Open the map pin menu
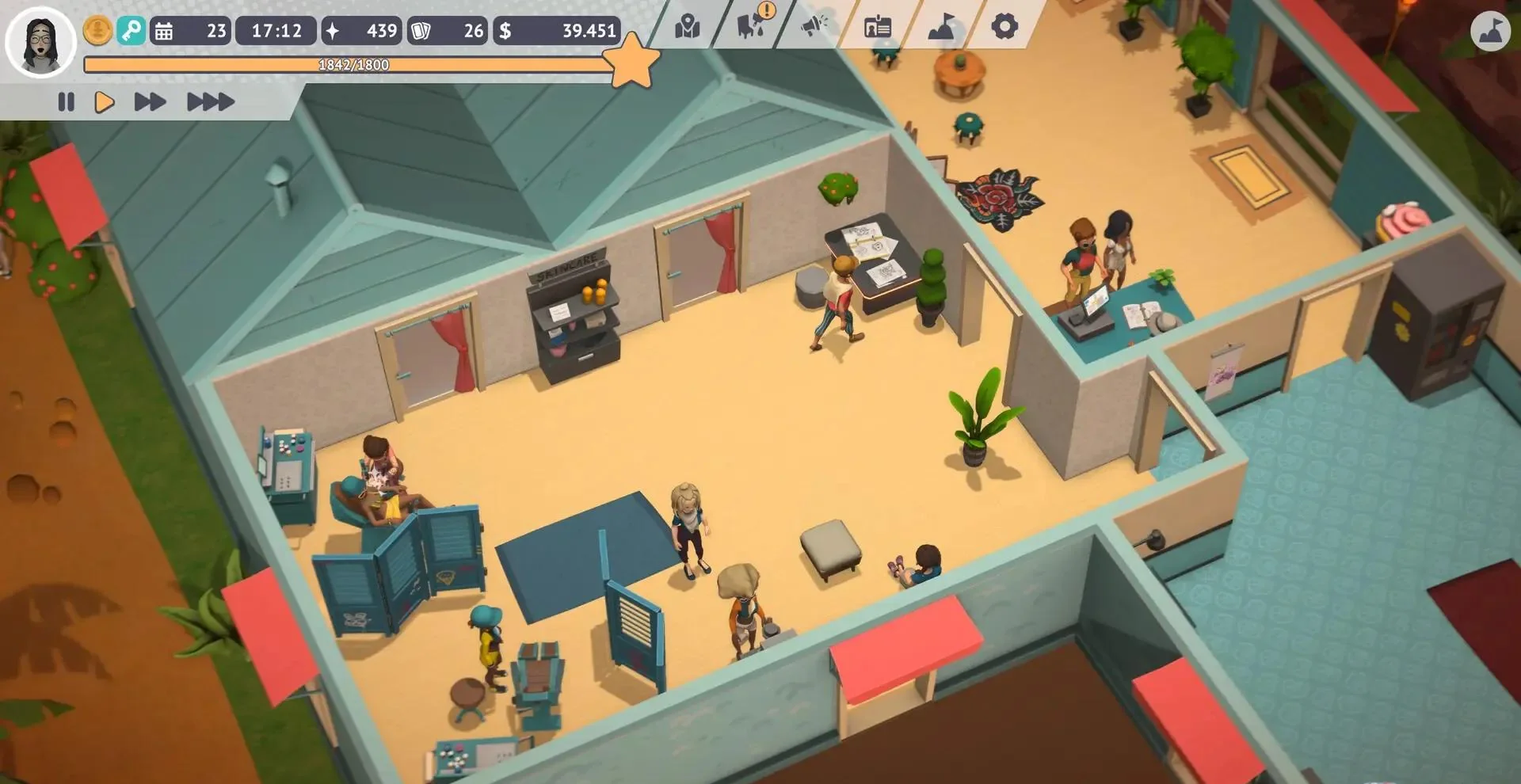This screenshot has height=784, width=1521. tap(687, 27)
